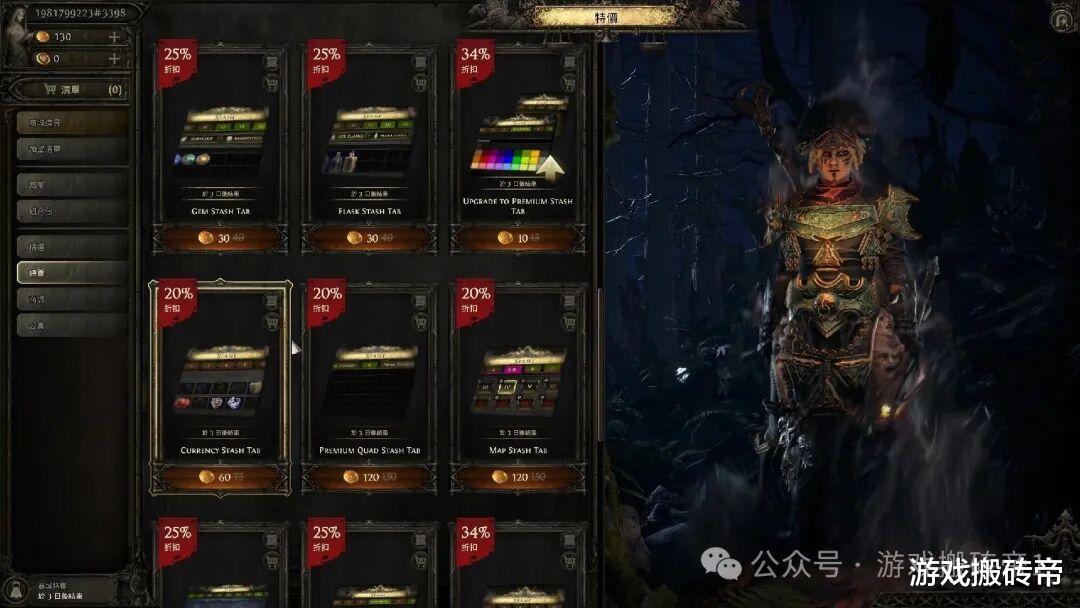Buy the Map Stash Tab for 120 coins

point(519,478)
